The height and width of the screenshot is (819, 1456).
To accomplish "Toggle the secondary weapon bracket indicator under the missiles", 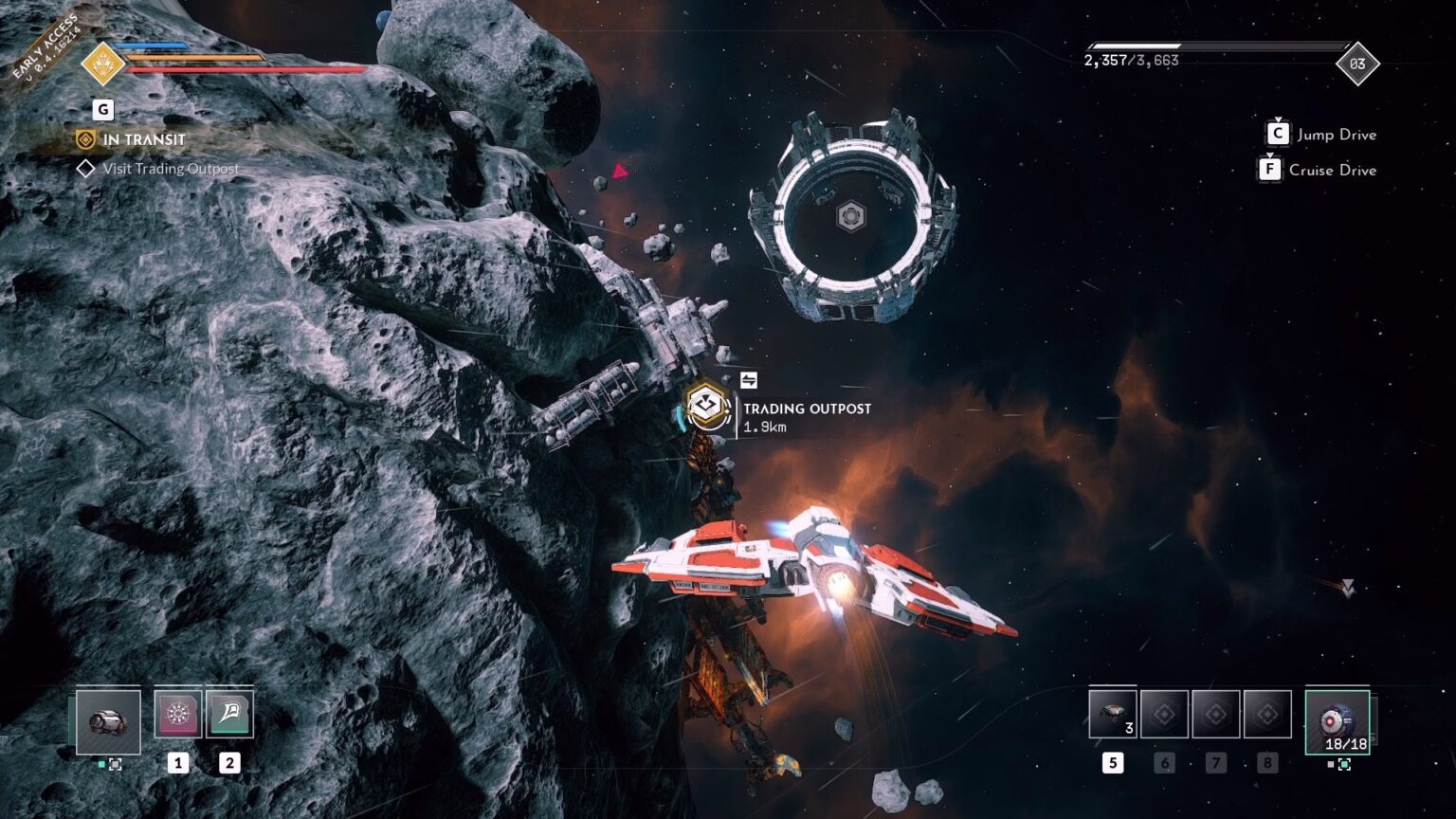I will pyautogui.click(x=1343, y=766).
